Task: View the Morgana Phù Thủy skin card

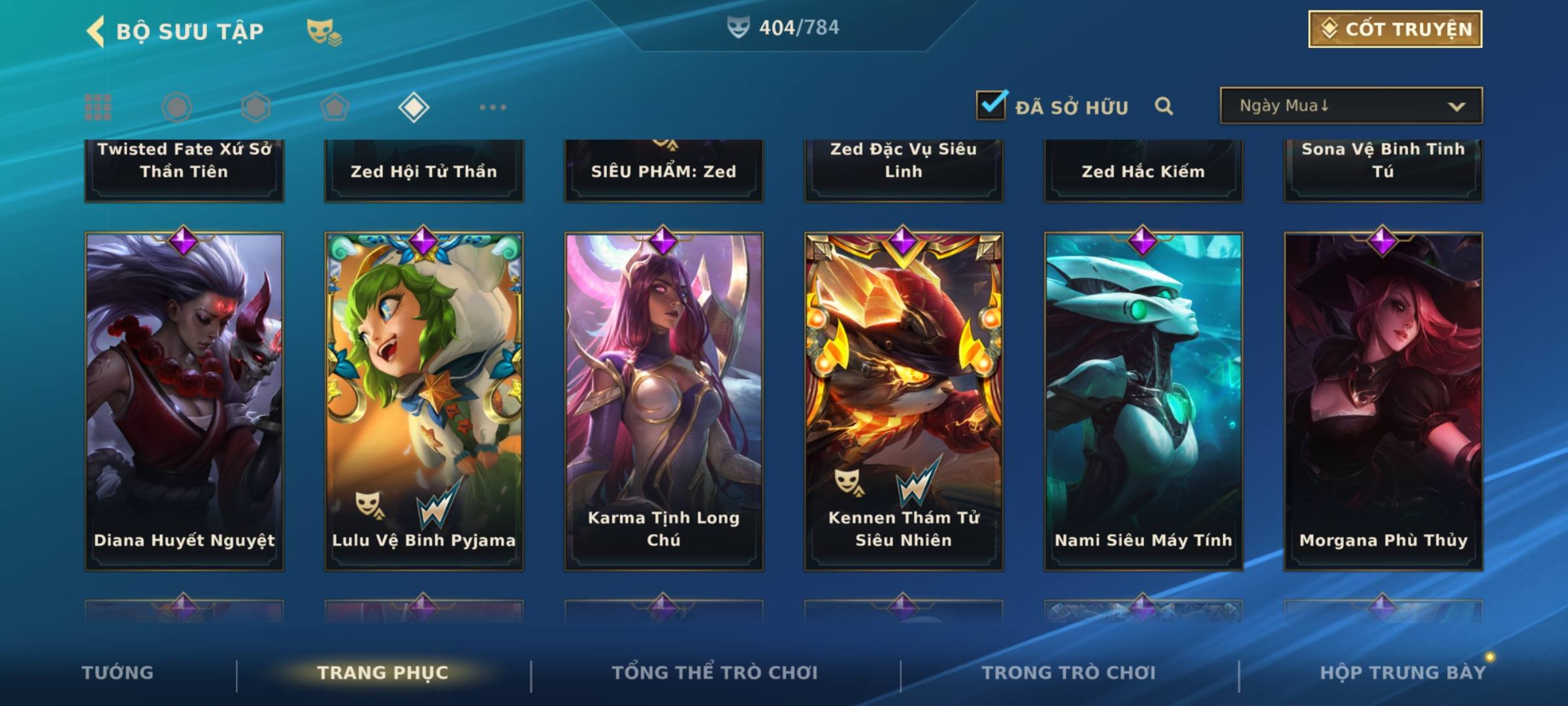Action: click(x=1383, y=401)
